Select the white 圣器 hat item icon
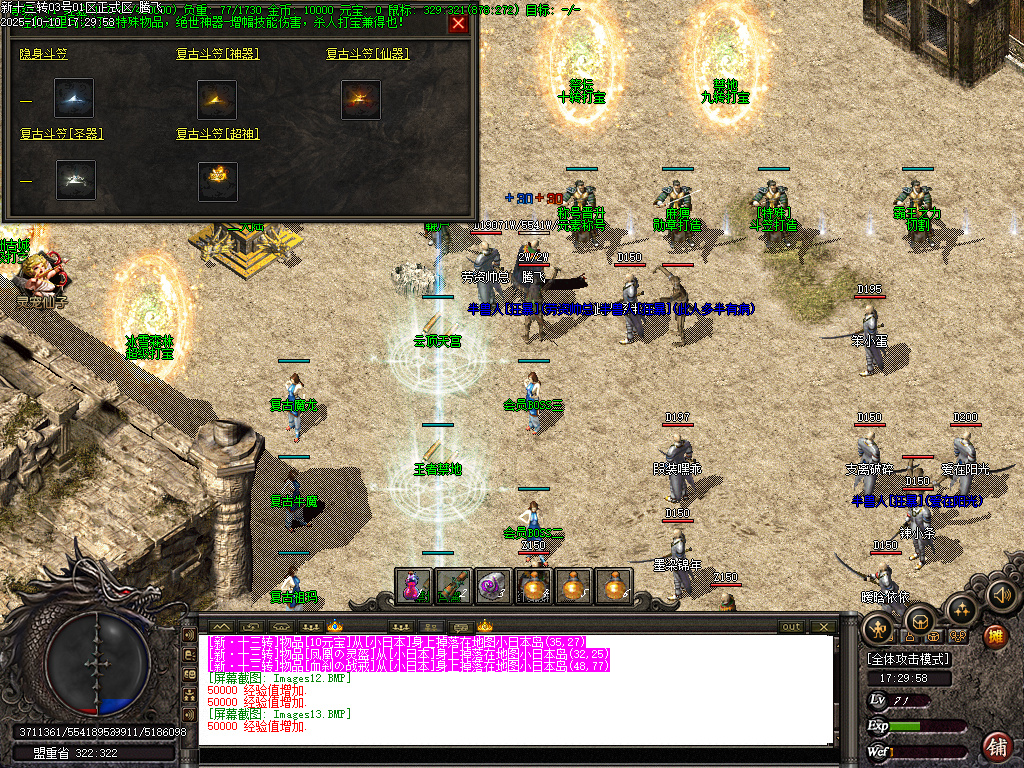This screenshot has width=1024, height=768. click(x=75, y=180)
